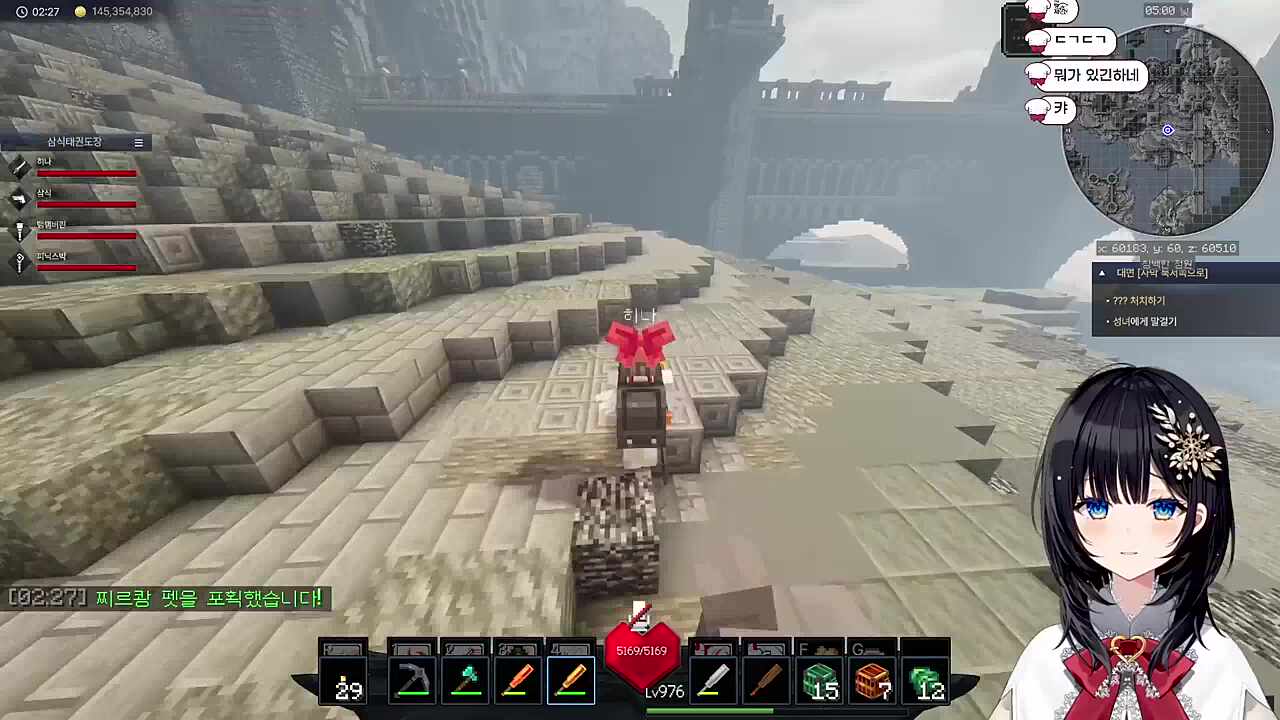Select the pickaxe hotbar slot
This screenshot has width=1280, height=720.
coord(413,681)
